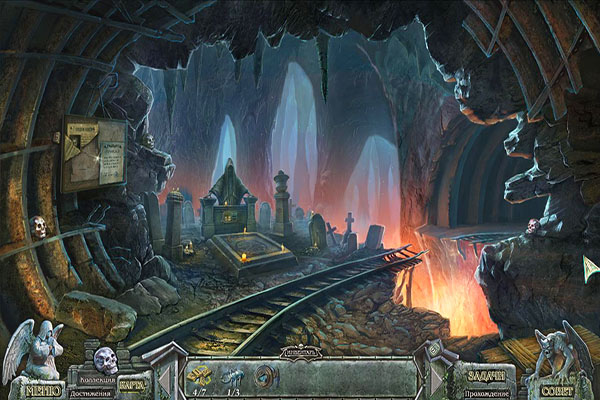
Task: Click the Инвентарь inventory label tab
Action: pos(300,353)
